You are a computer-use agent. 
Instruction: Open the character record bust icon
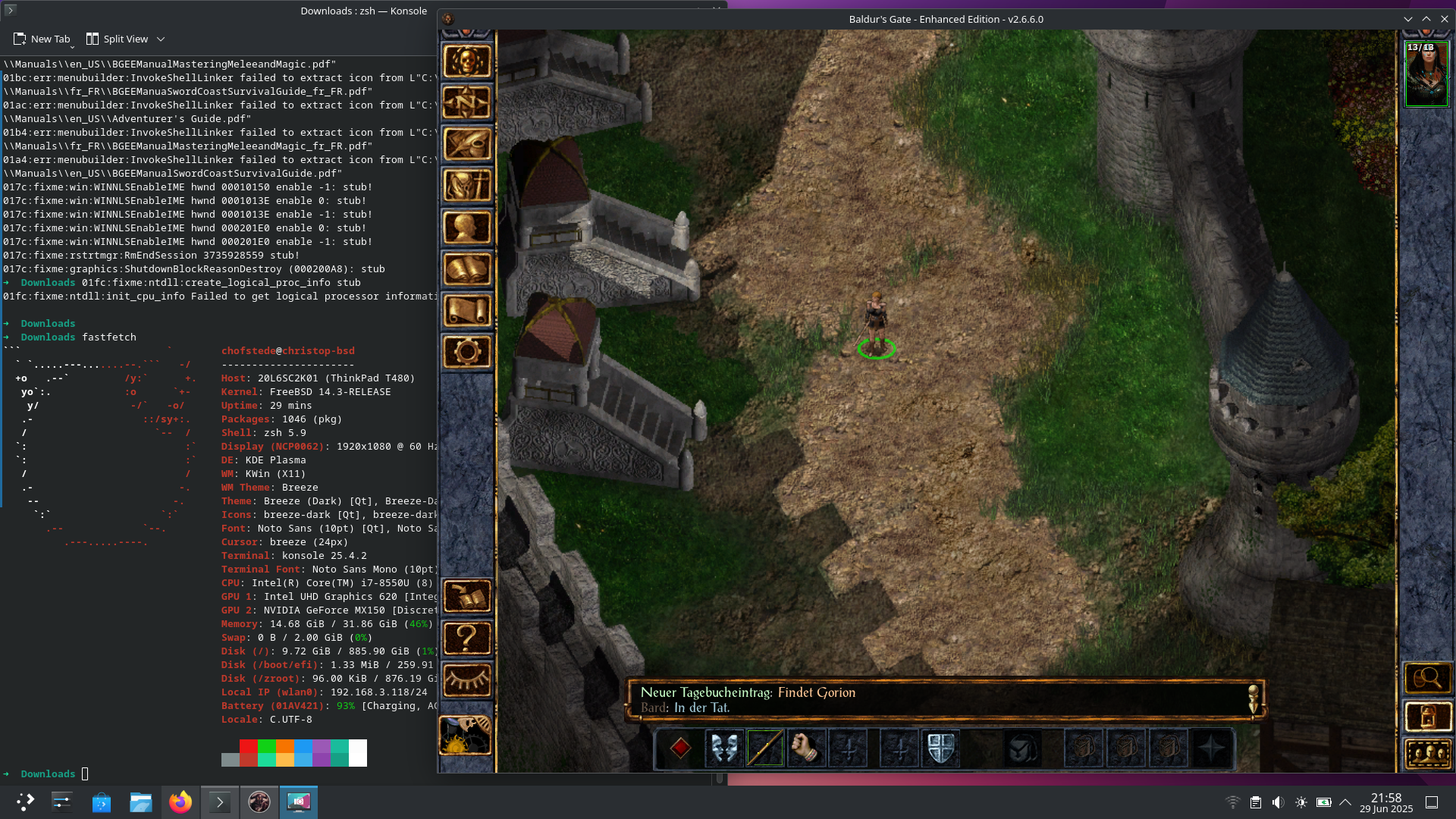(x=466, y=227)
